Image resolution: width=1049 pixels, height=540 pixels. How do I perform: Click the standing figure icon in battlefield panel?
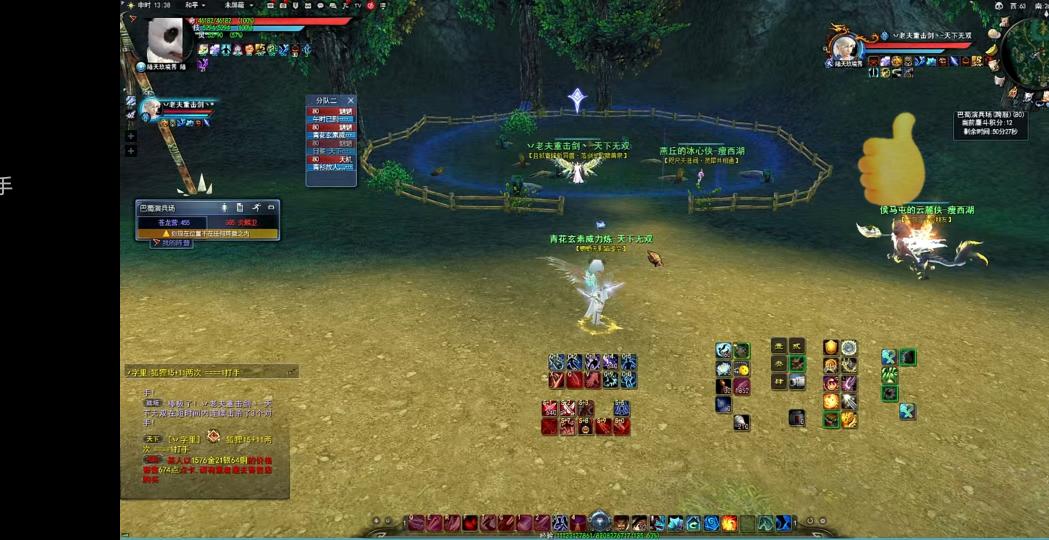[224, 207]
